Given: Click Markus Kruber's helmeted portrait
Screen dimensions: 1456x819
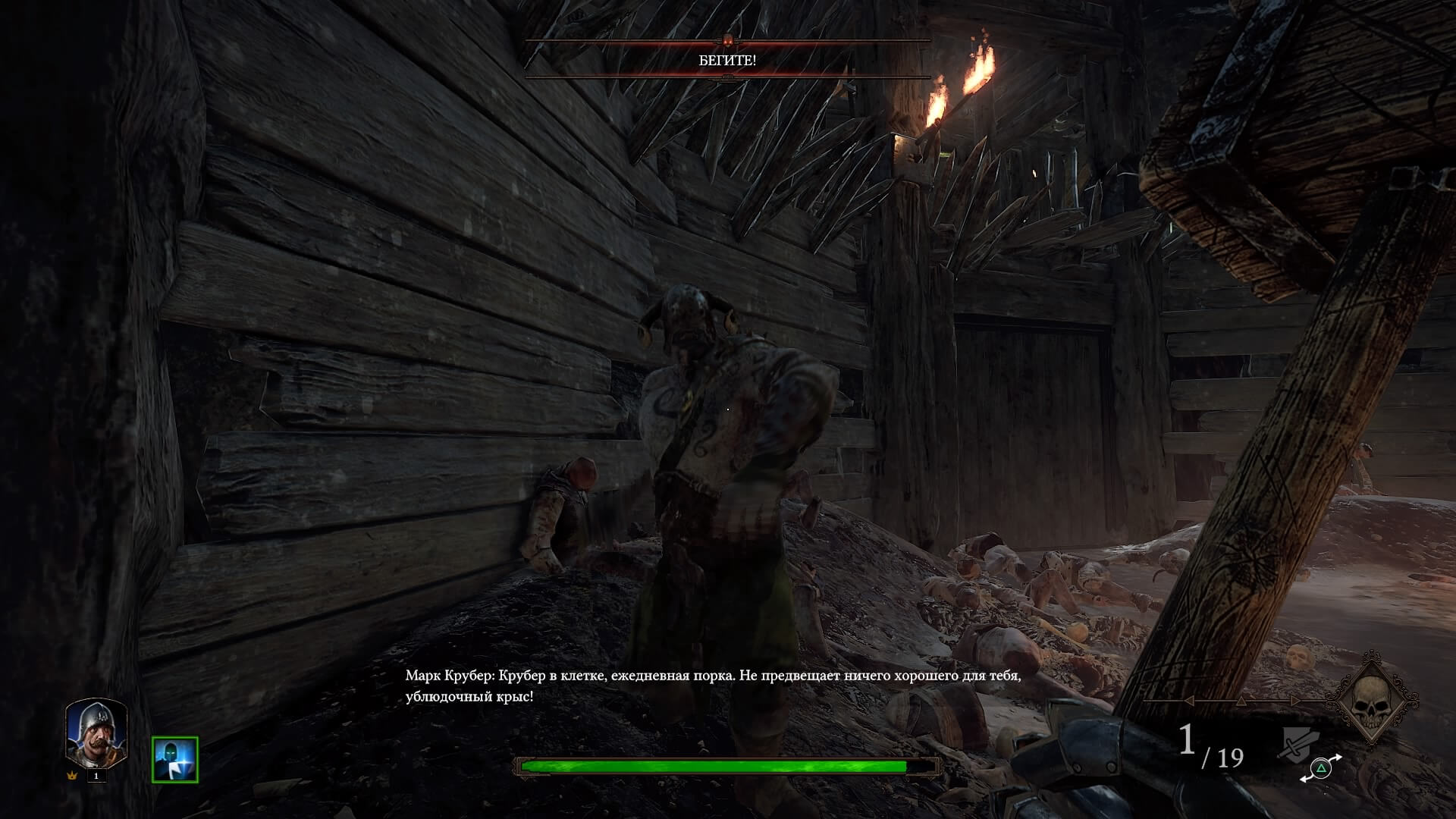Looking at the screenshot, I should [x=96, y=733].
